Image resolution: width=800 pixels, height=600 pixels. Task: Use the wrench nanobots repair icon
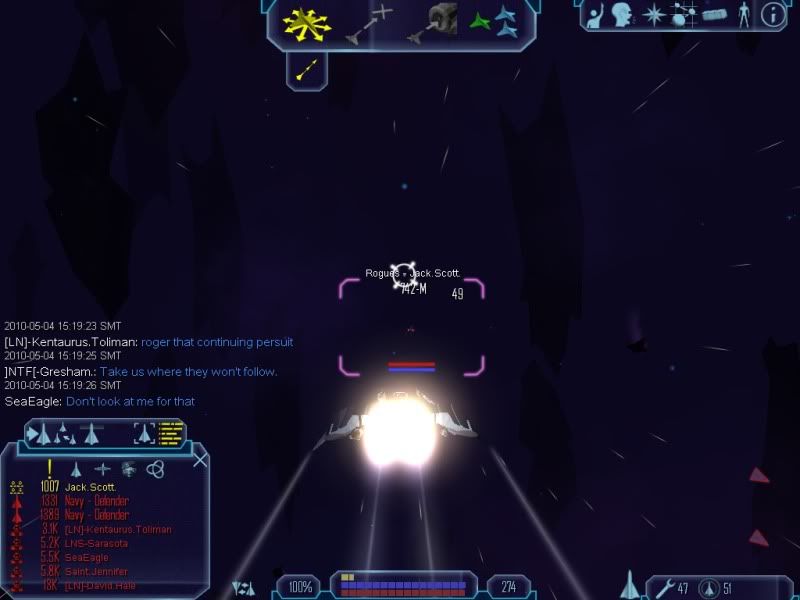(663, 587)
